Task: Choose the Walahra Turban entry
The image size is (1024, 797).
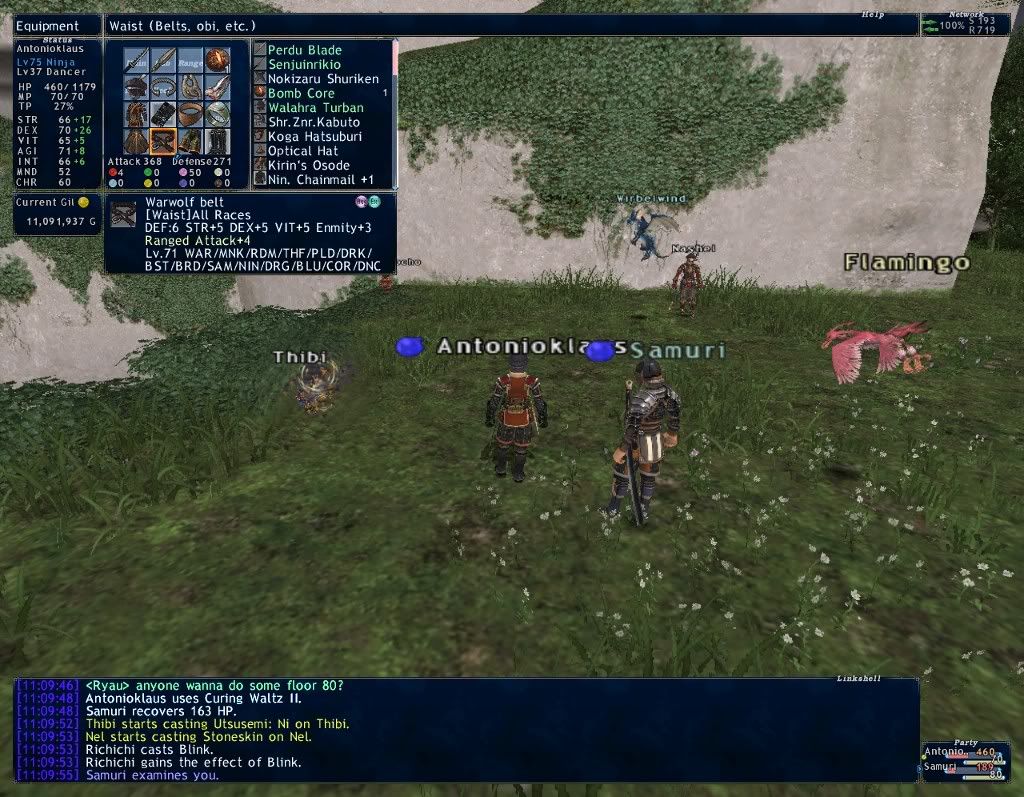Action: pyautogui.click(x=315, y=107)
